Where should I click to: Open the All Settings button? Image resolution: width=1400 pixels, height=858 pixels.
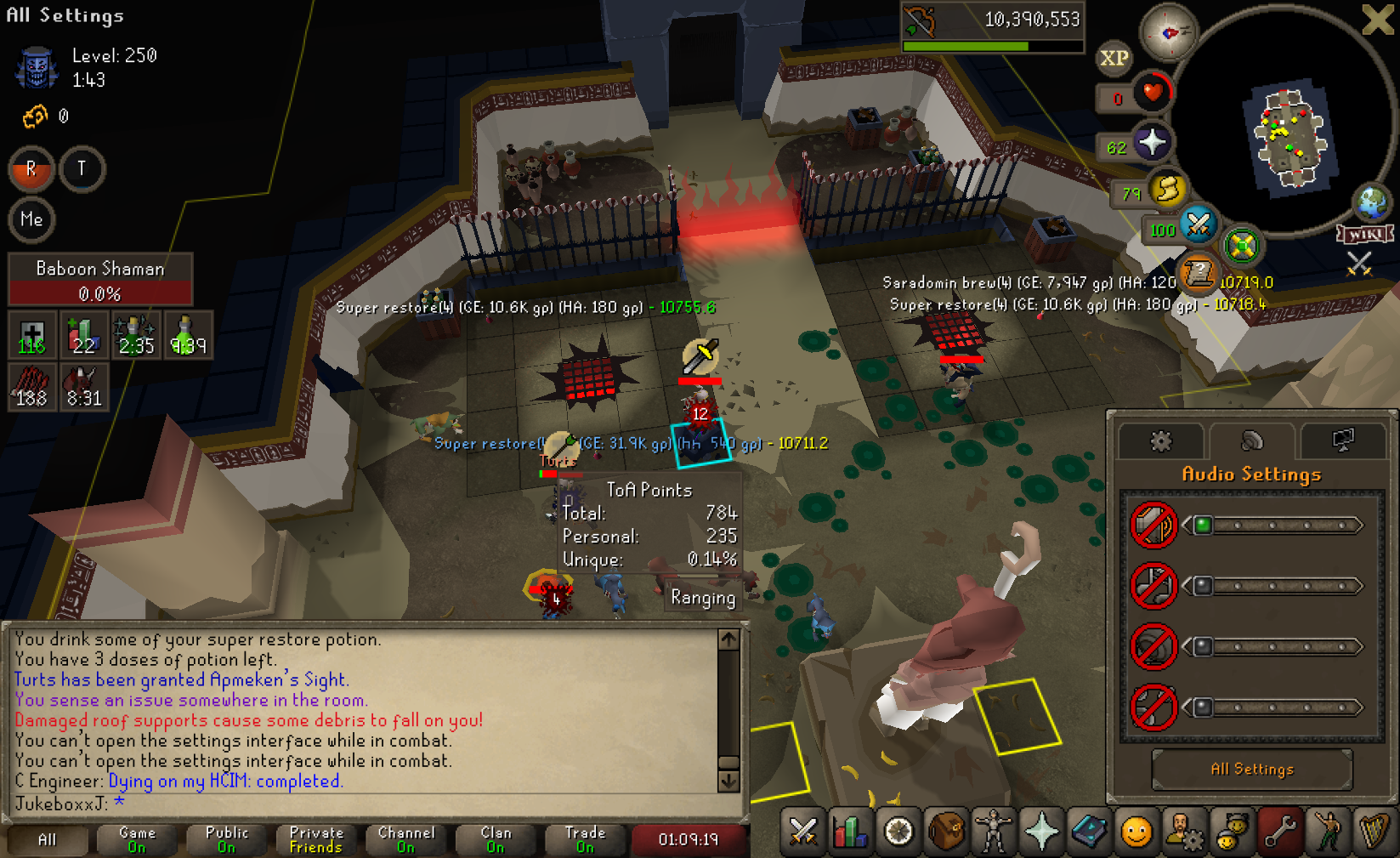[x=1251, y=770]
